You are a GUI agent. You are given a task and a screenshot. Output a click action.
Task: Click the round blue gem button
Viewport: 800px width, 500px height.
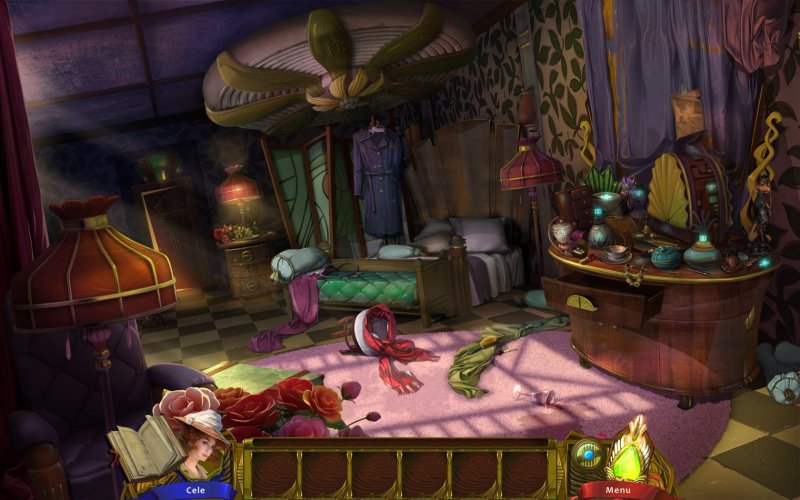pyautogui.click(x=588, y=452)
